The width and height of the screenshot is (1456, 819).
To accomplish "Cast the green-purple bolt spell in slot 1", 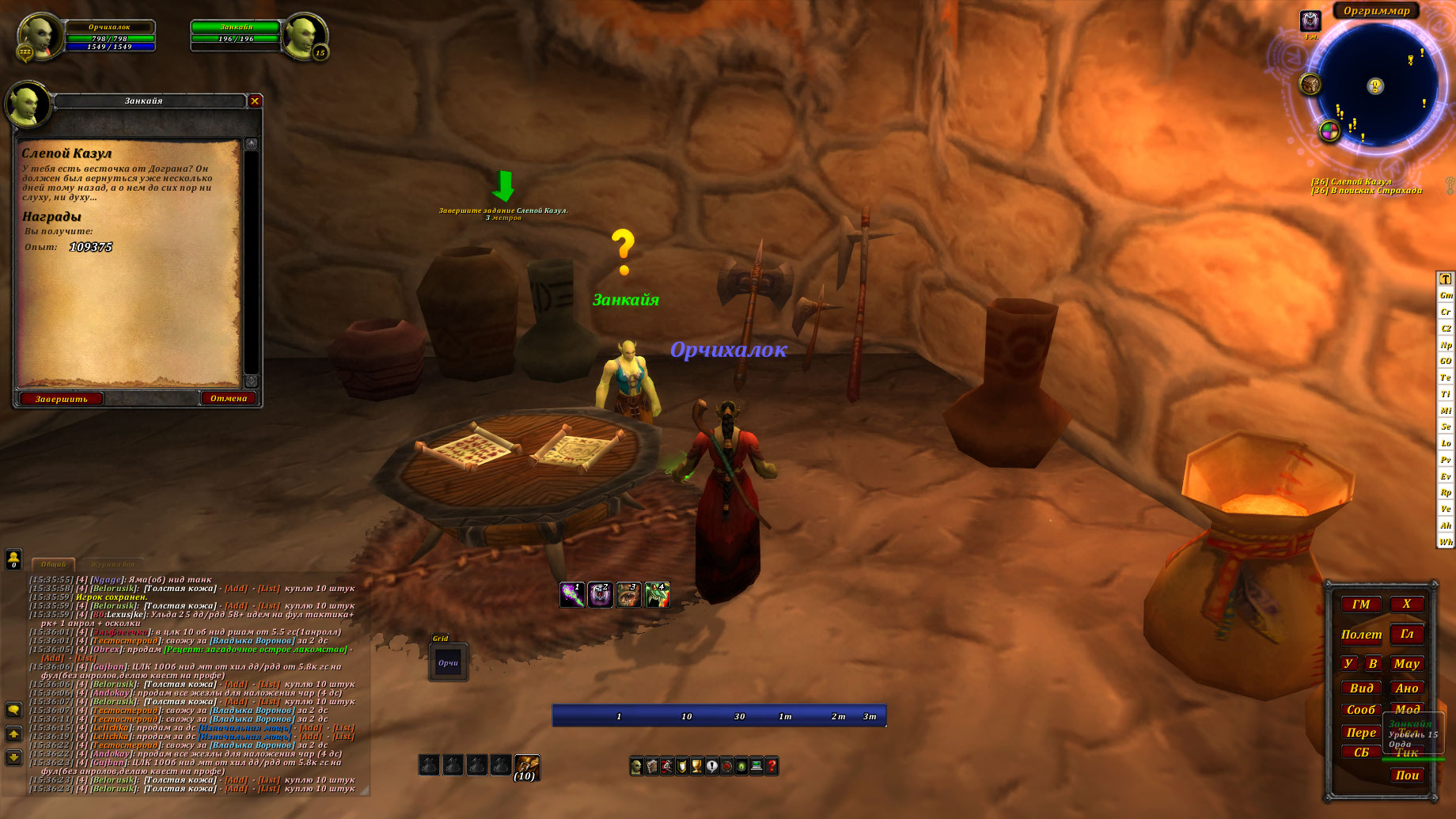I will (x=572, y=594).
